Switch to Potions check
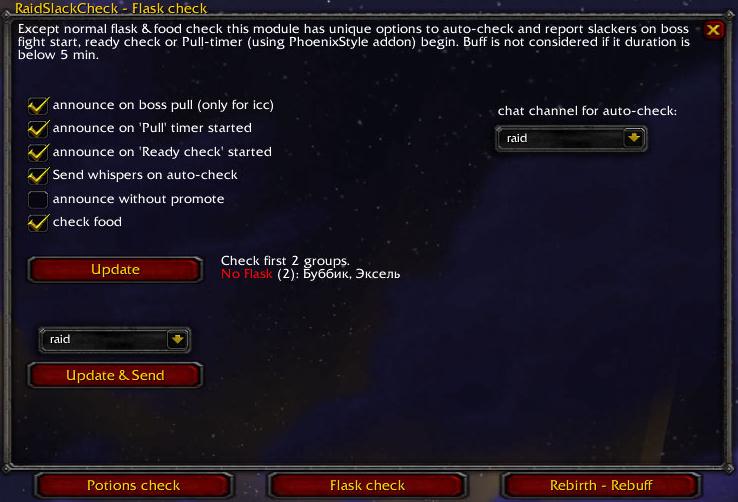738x502 pixels. coord(133,486)
